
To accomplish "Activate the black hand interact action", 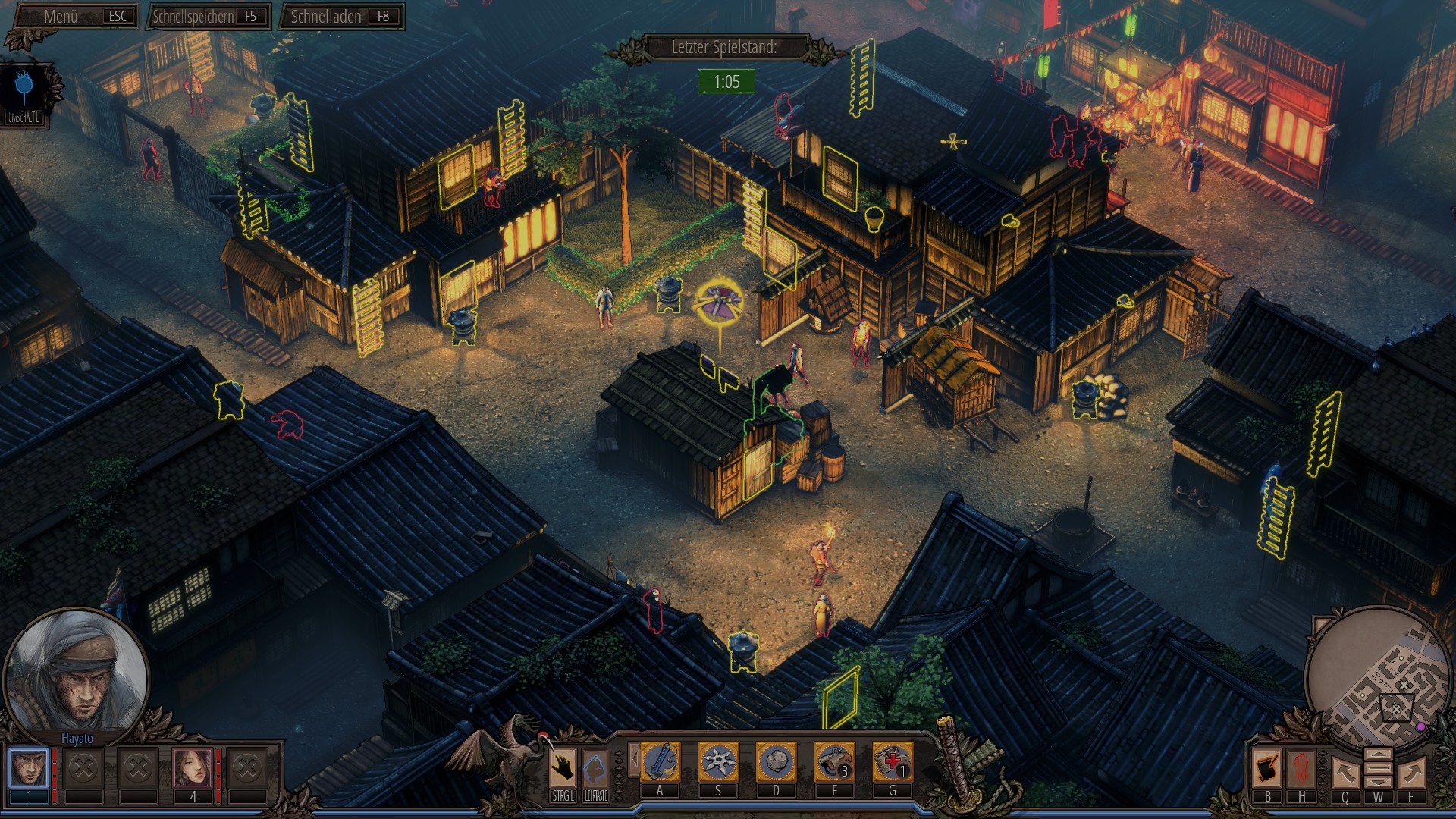I will pos(563,767).
